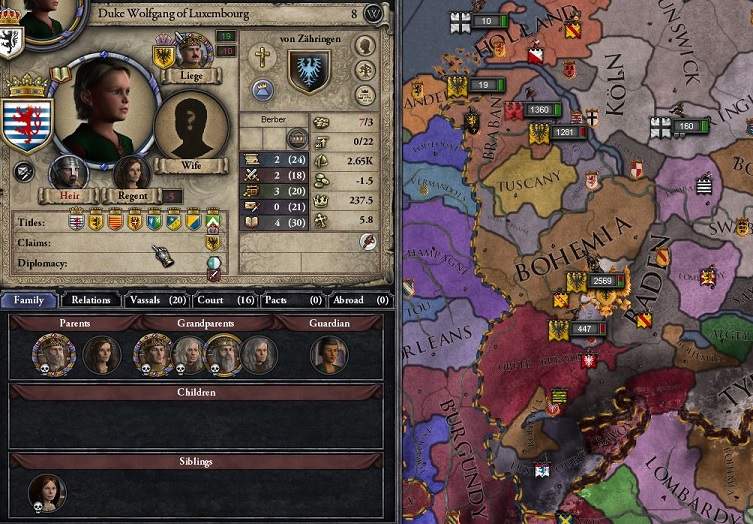The width and height of the screenshot is (753, 524).
Task: Click the red round button under stats
Action: click(x=368, y=241)
